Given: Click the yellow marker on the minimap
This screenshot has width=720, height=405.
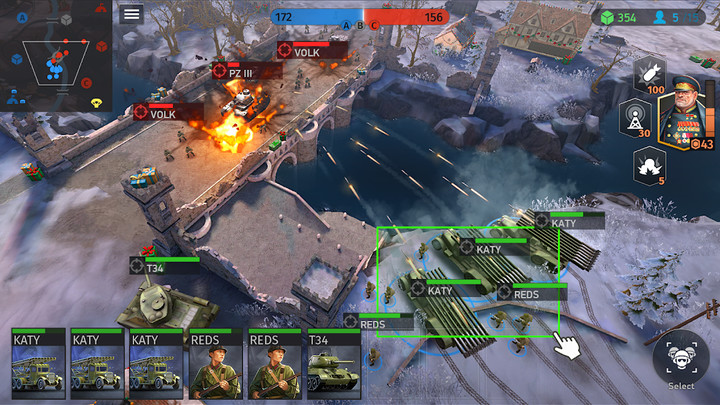Looking at the screenshot, I should [x=96, y=102].
